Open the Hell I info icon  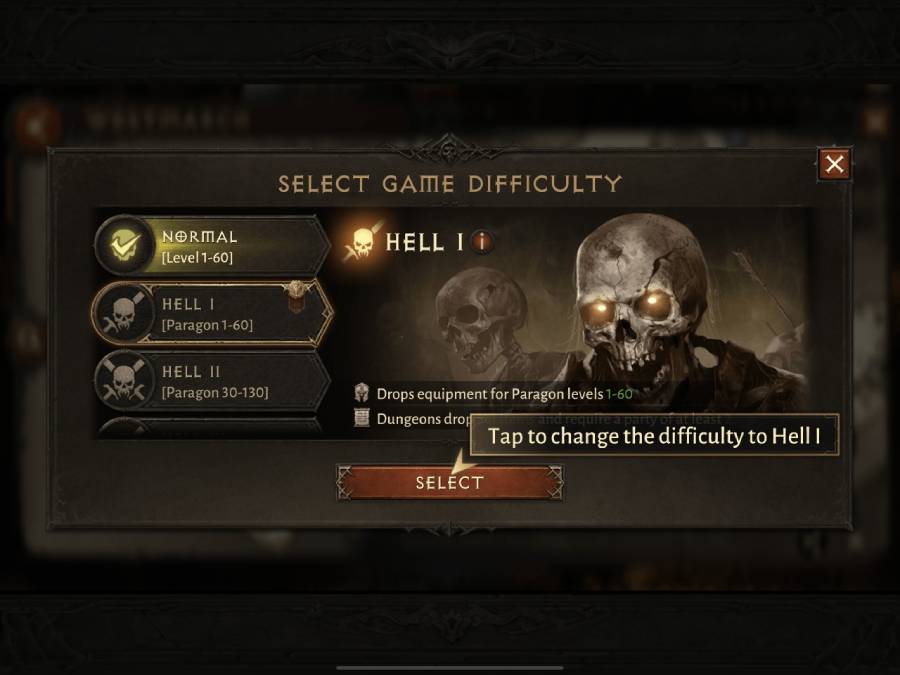(482, 241)
